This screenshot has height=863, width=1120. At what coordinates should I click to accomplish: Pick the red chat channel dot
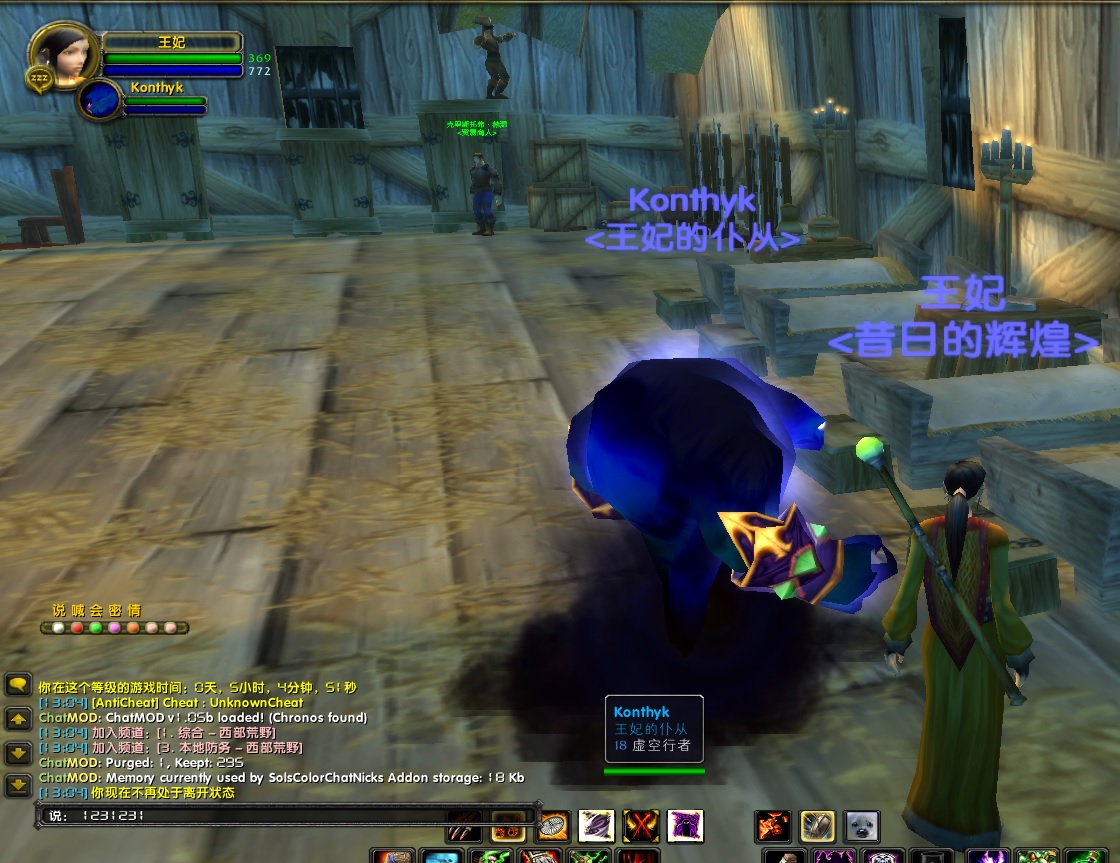(x=77, y=628)
